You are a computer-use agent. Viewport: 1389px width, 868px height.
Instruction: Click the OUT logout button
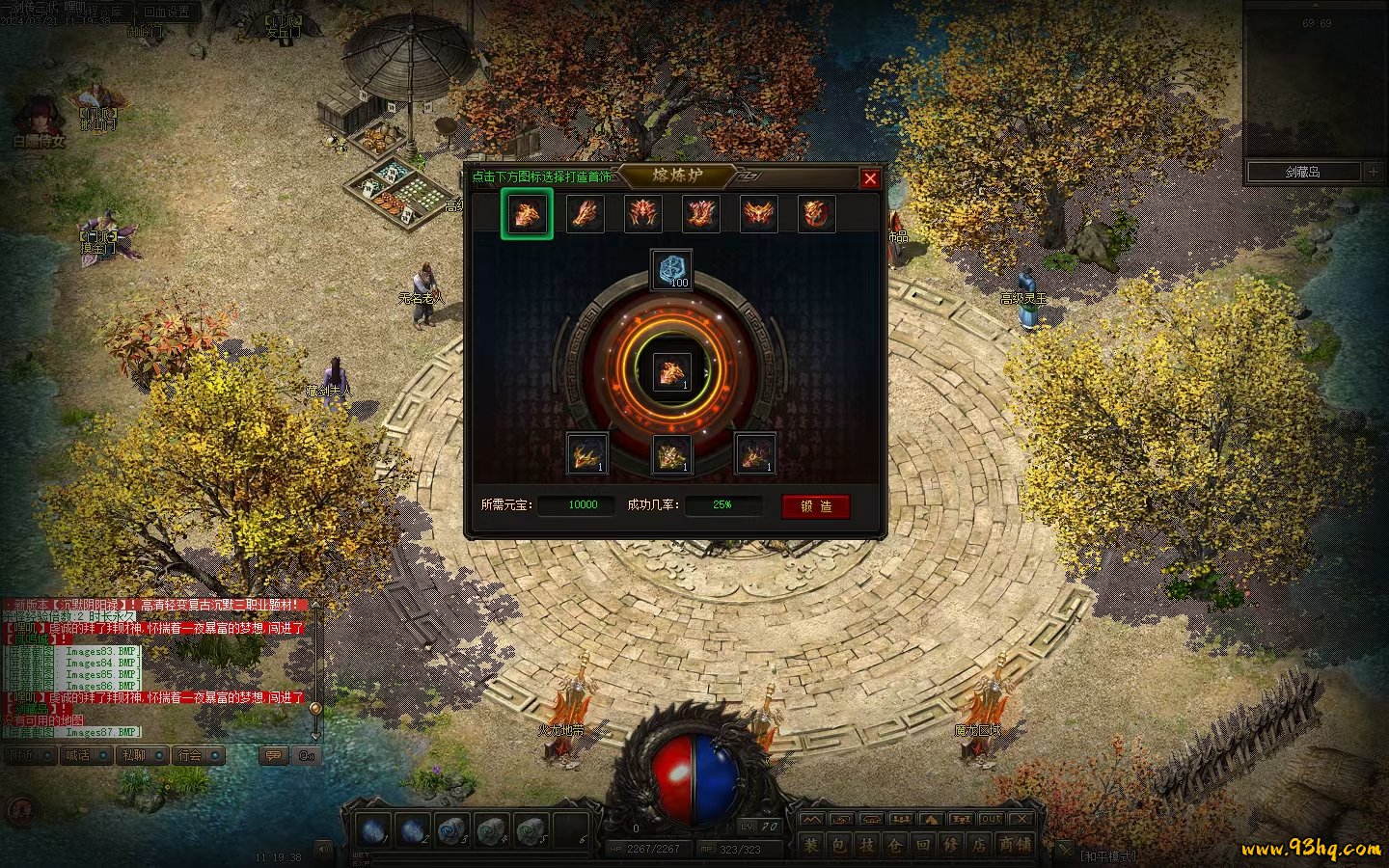pos(992,820)
